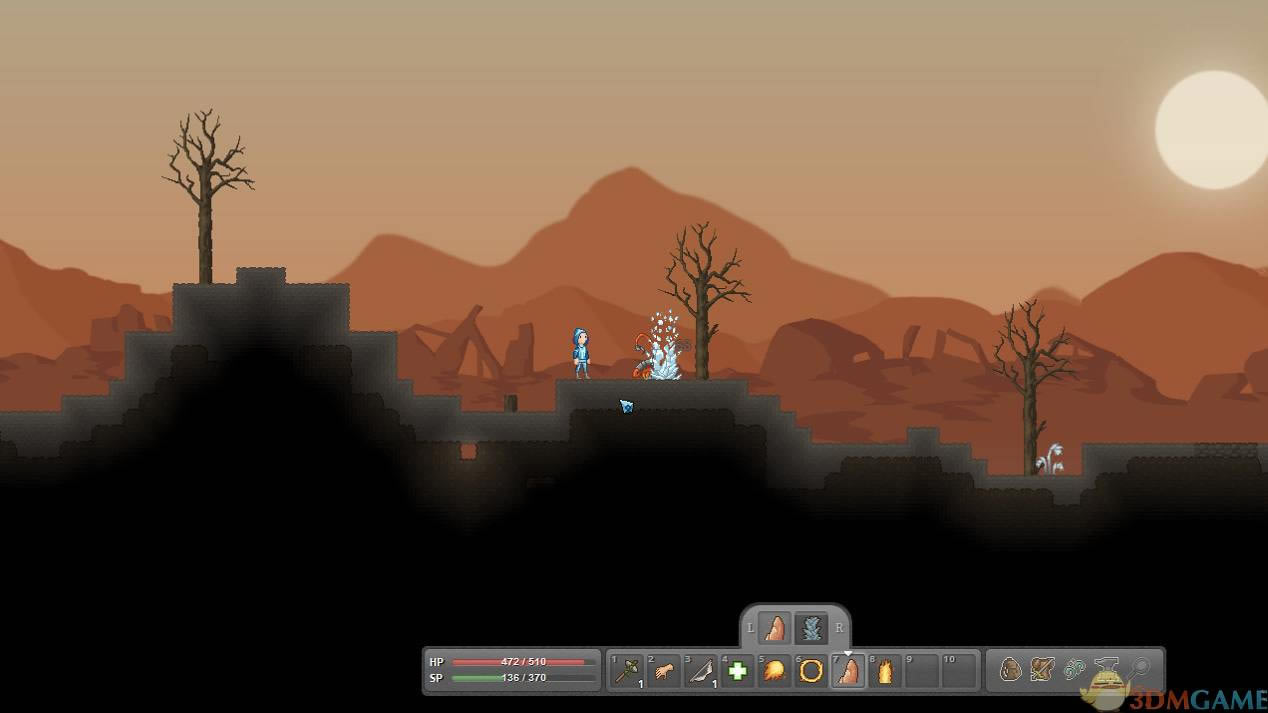The image size is (1268, 713).
Task: Open the anvil crafting menu
Action: tap(1106, 667)
